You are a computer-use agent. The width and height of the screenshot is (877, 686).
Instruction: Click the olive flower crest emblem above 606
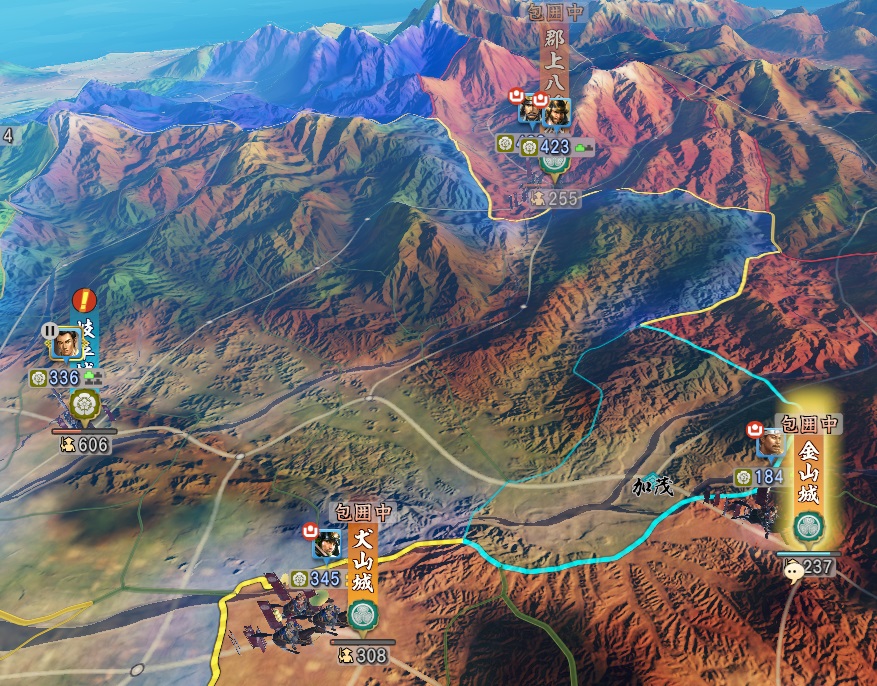click(83, 406)
